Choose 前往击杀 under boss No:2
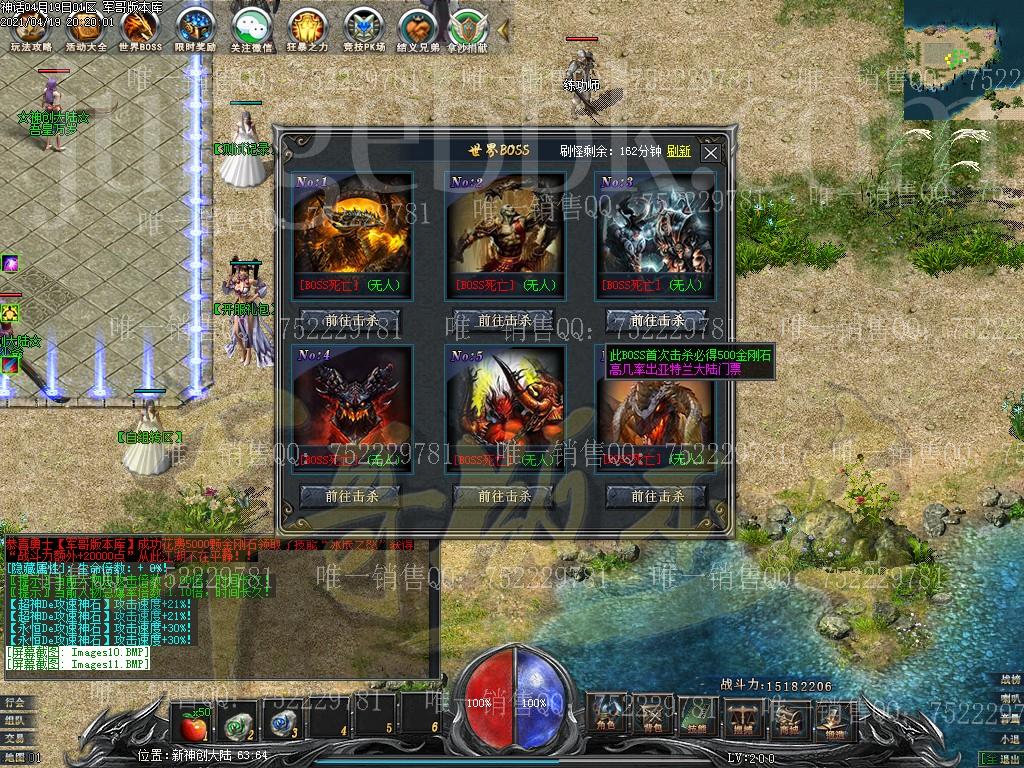Screen dimensions: 1024x768 [x=504, y=321]
